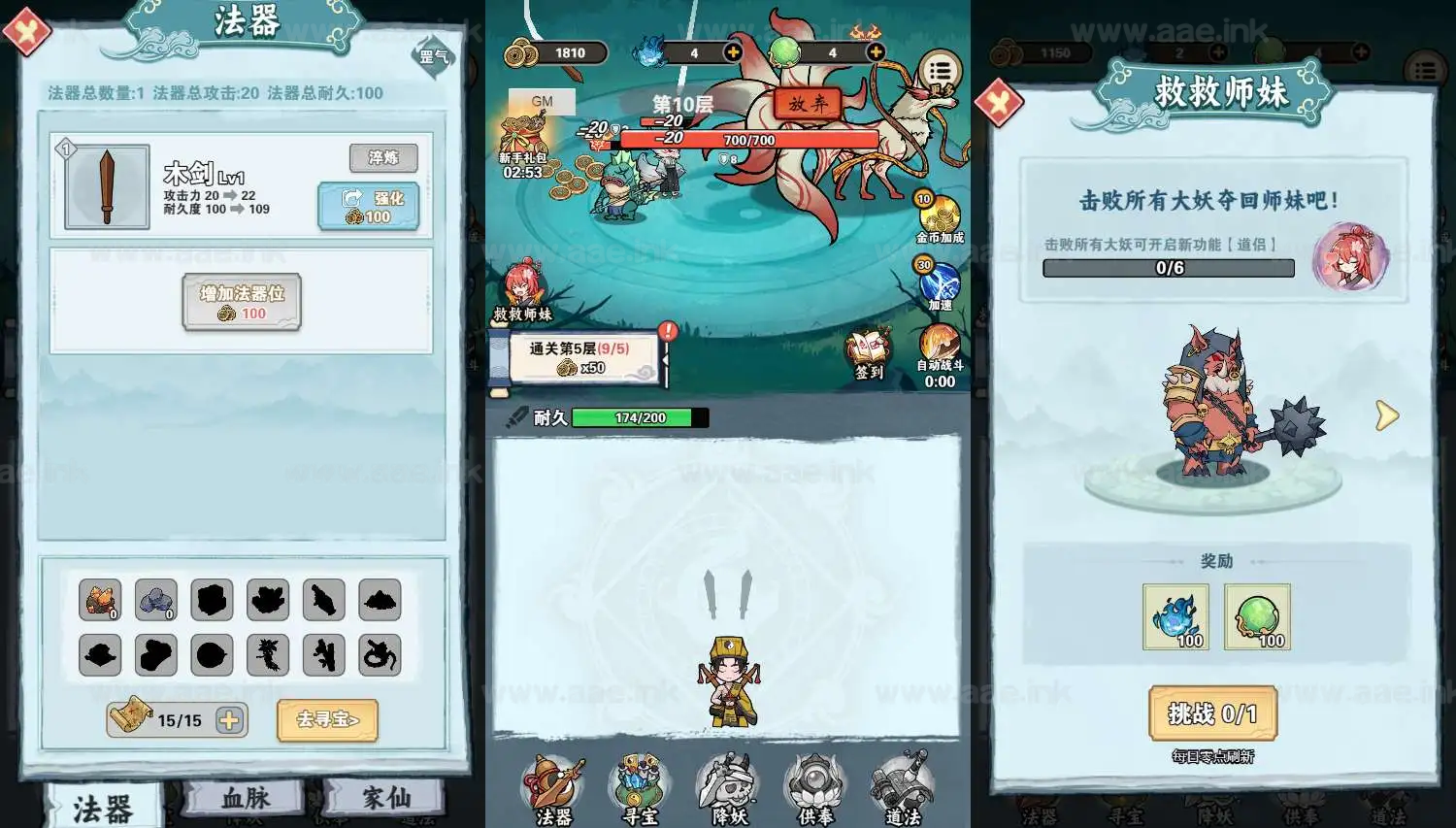Go treasure hunting with 去寻宝
The image size is (1456, 828).
tap(327, 720)
